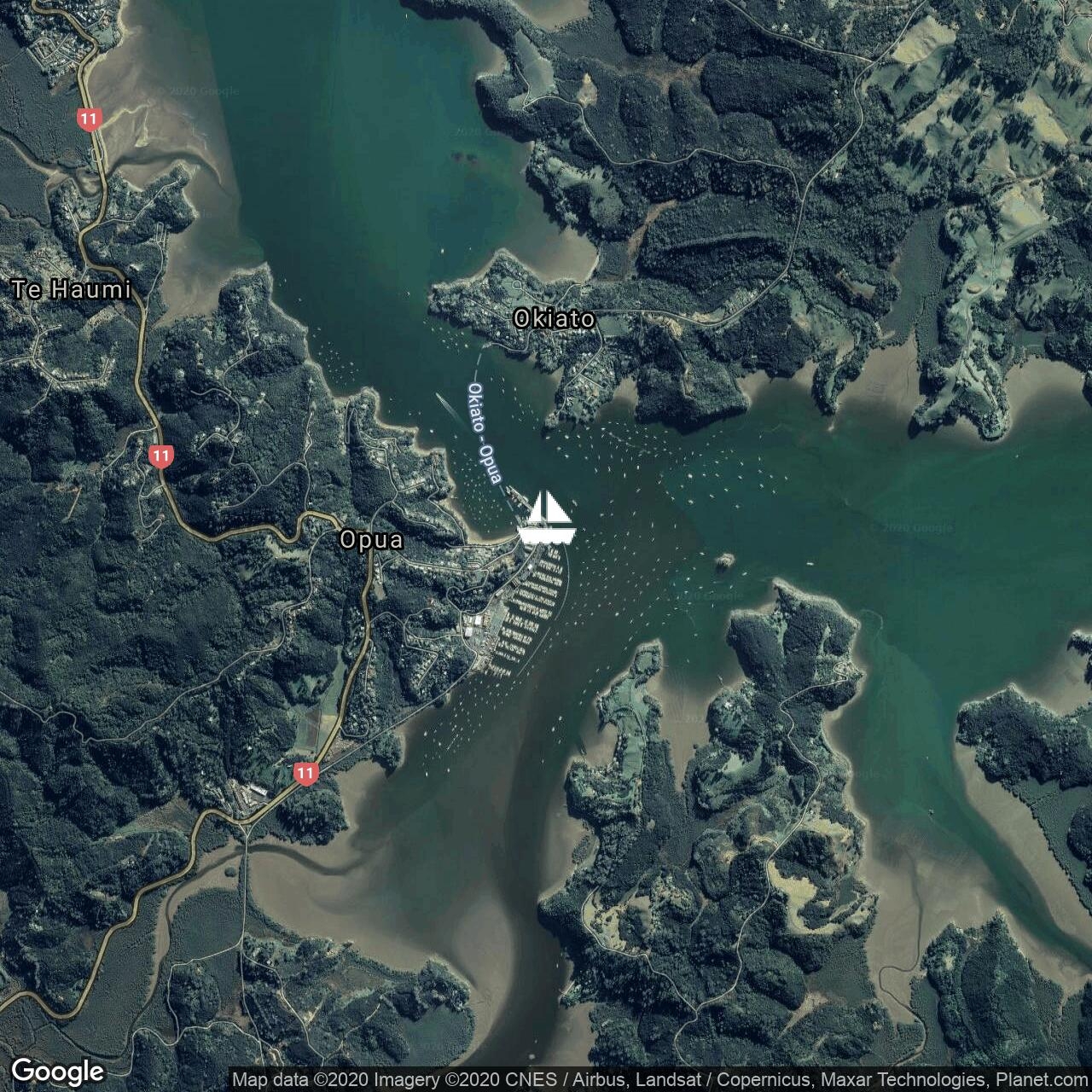Click the Google logo on the map

pyautogui.click(x=58, y=1071)
